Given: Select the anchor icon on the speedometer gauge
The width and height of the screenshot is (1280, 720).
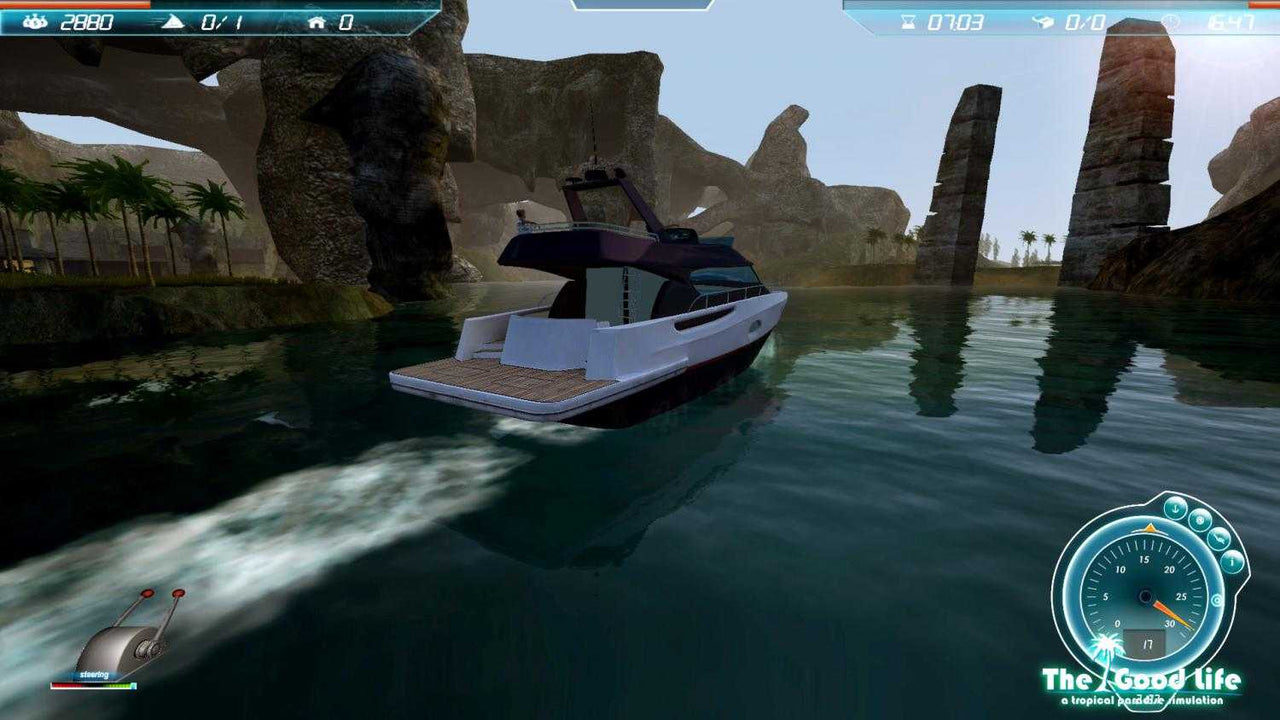Looking at the screenshot, I should click(1175, 507).
